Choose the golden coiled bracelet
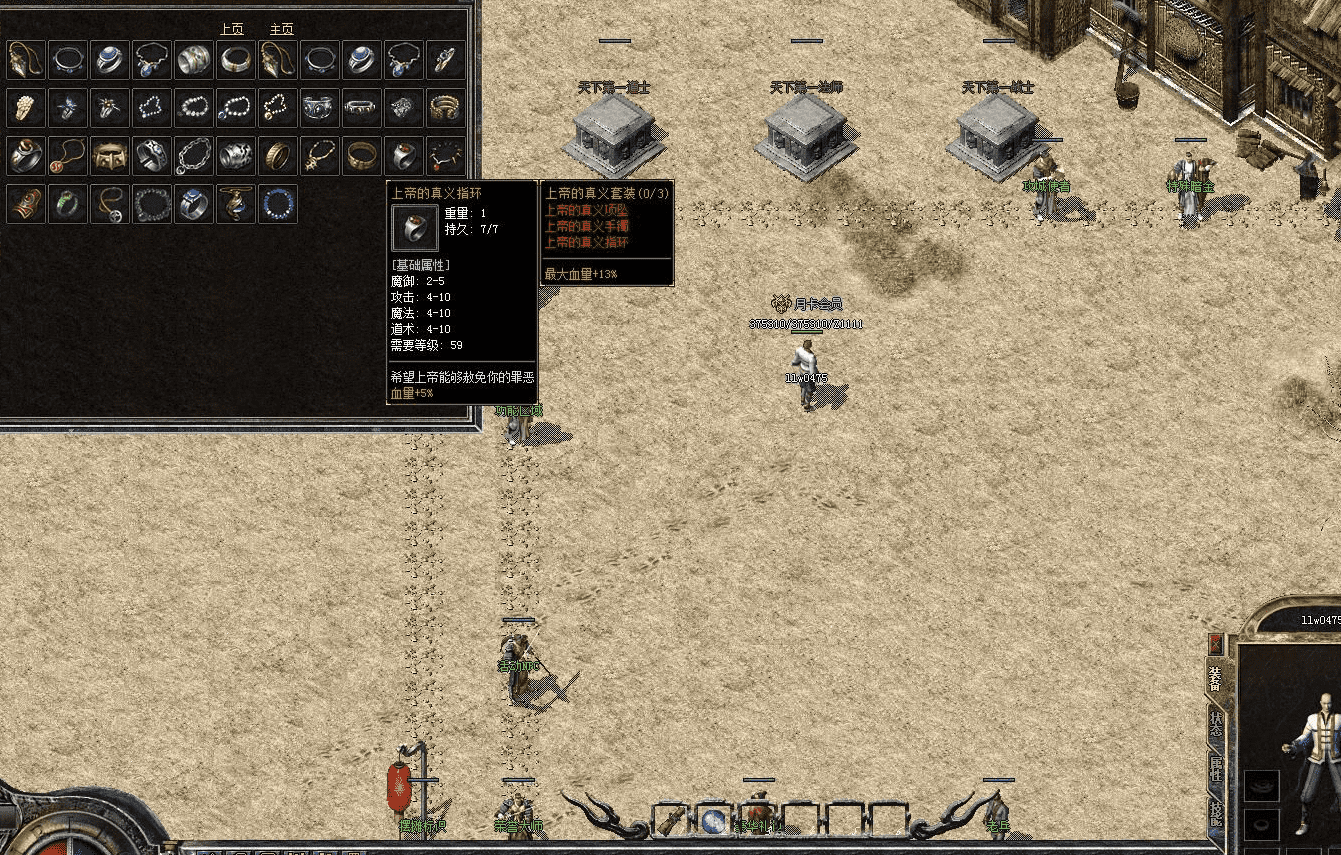The image size is (1341, 855). (x=446, y=108)
